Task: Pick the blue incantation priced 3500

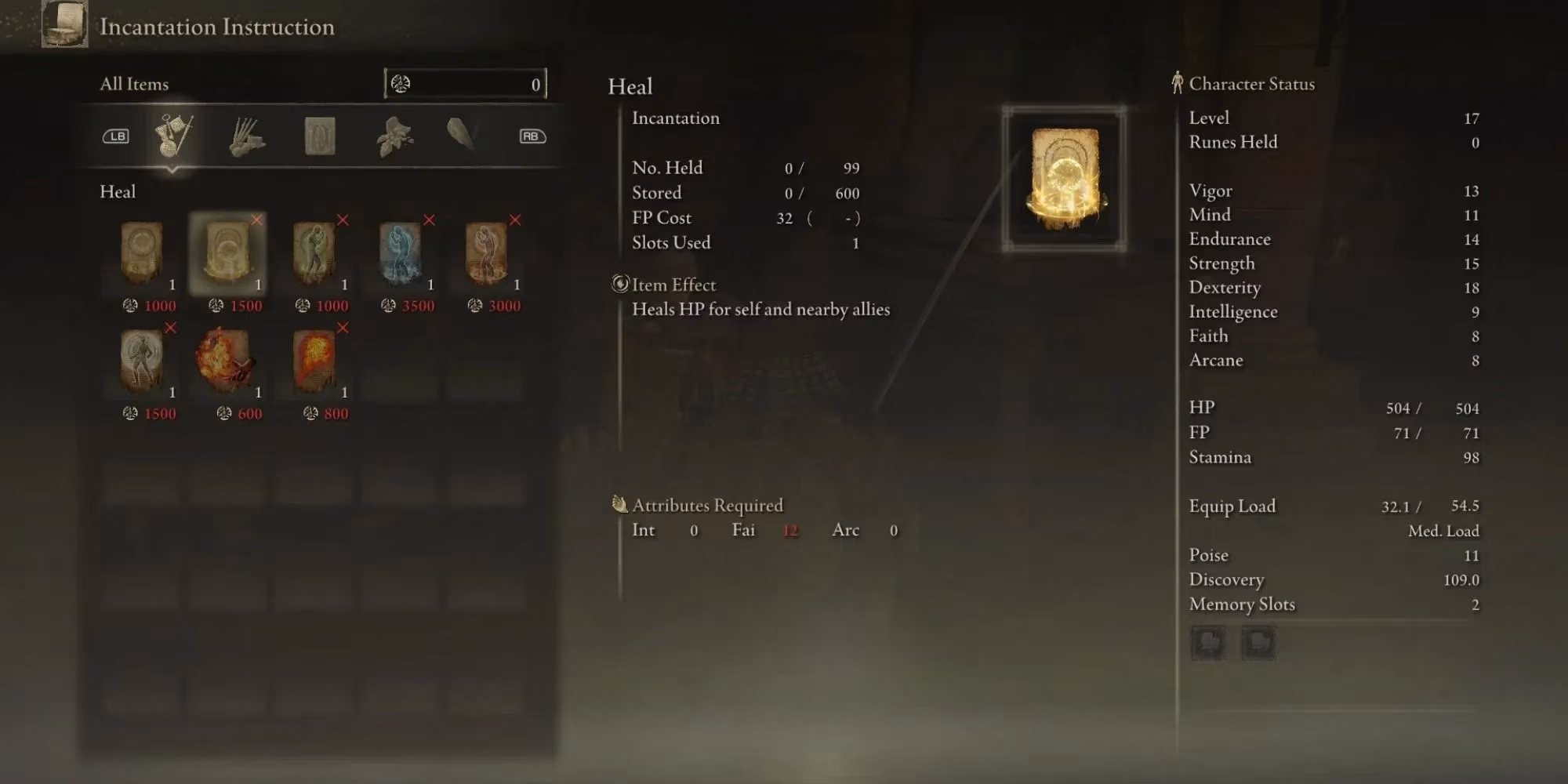Action: click(x=400, y=253)
